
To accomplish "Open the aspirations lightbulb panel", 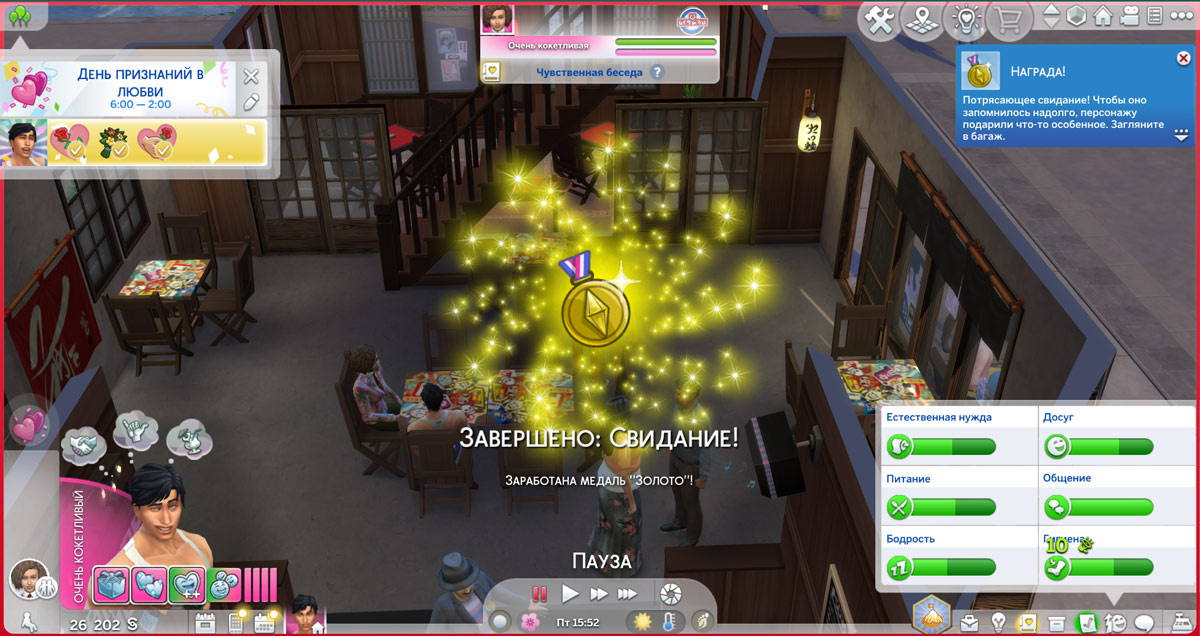I will tap(998, 623).
